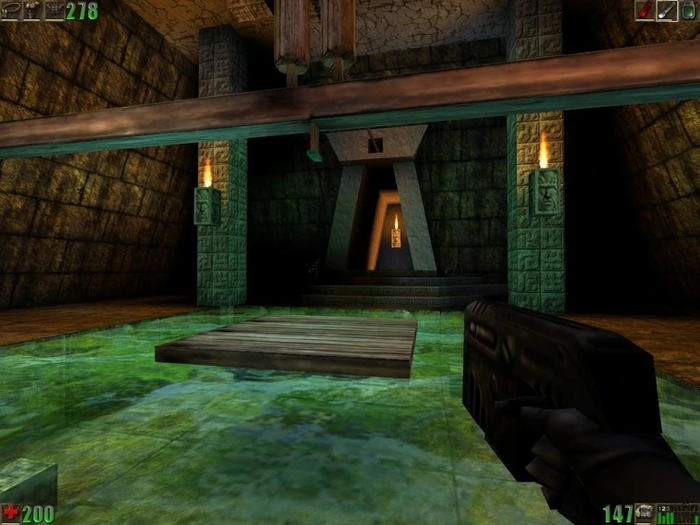Click the red cross health icon

pyautogui.click(x=11, y=514)
